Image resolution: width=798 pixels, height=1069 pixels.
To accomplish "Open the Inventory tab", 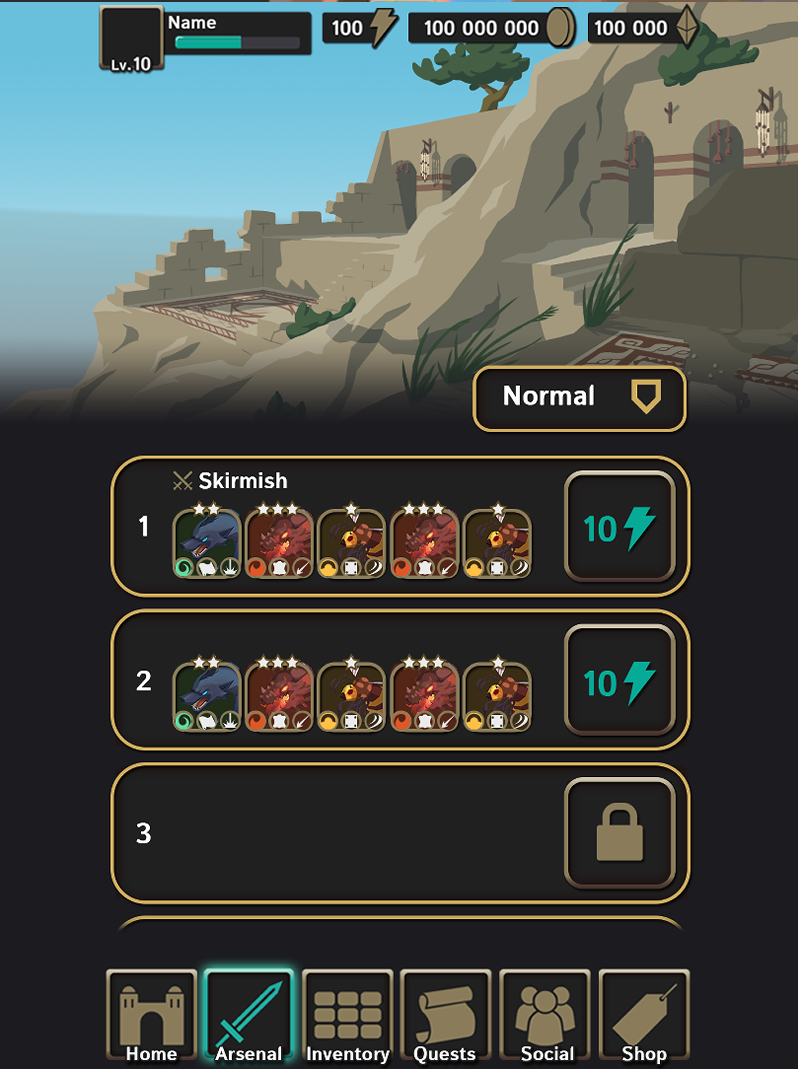I will tap(347, 1015).
